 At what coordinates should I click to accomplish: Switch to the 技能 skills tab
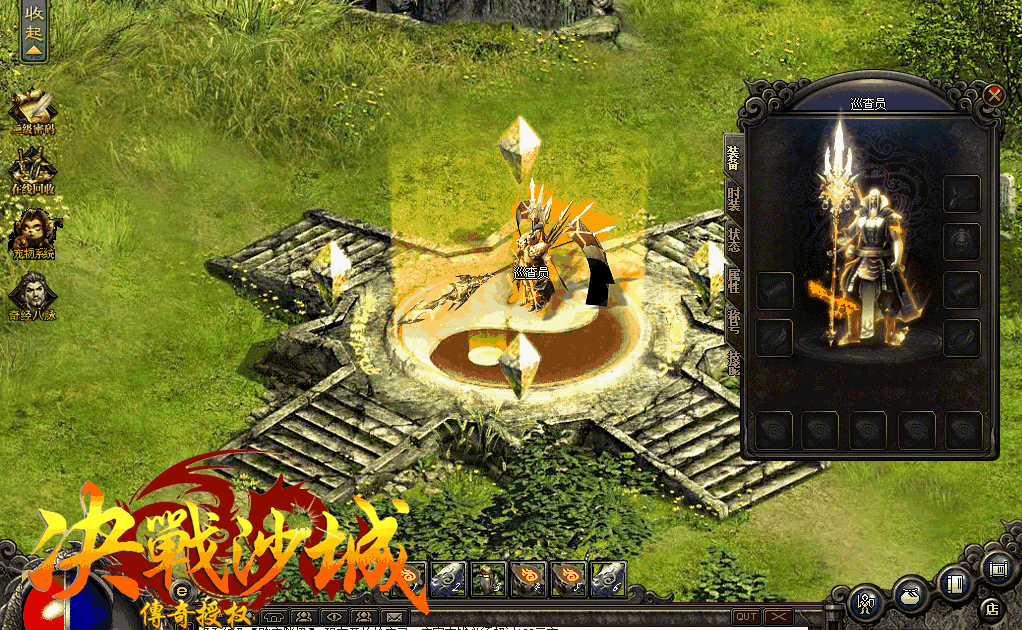pyautogui.click(x=733, y=358)
